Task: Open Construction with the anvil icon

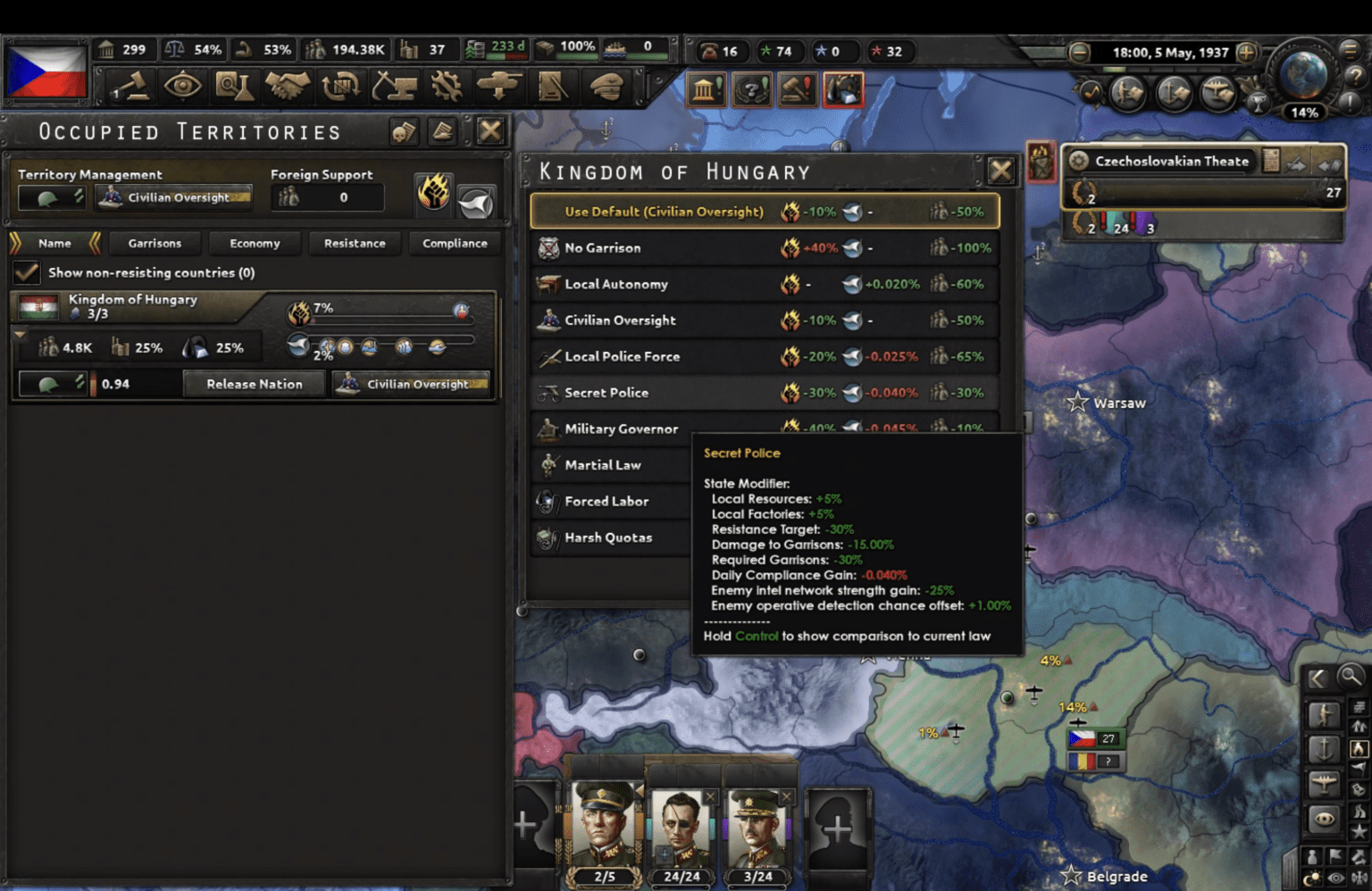Action: point(395,87)
